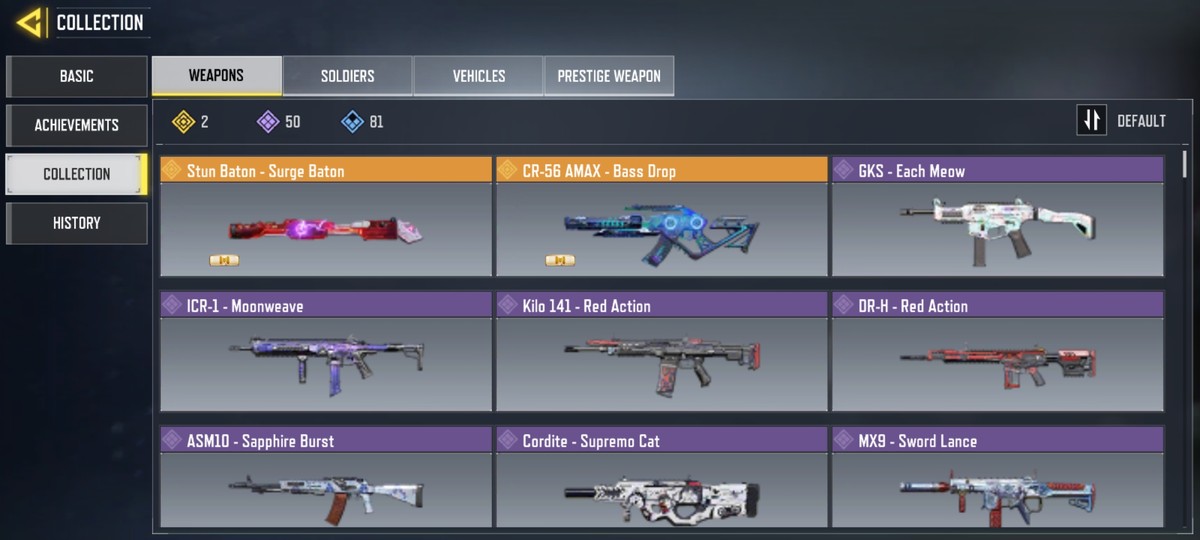Select the Collection menu entry

tap(77, 174)
